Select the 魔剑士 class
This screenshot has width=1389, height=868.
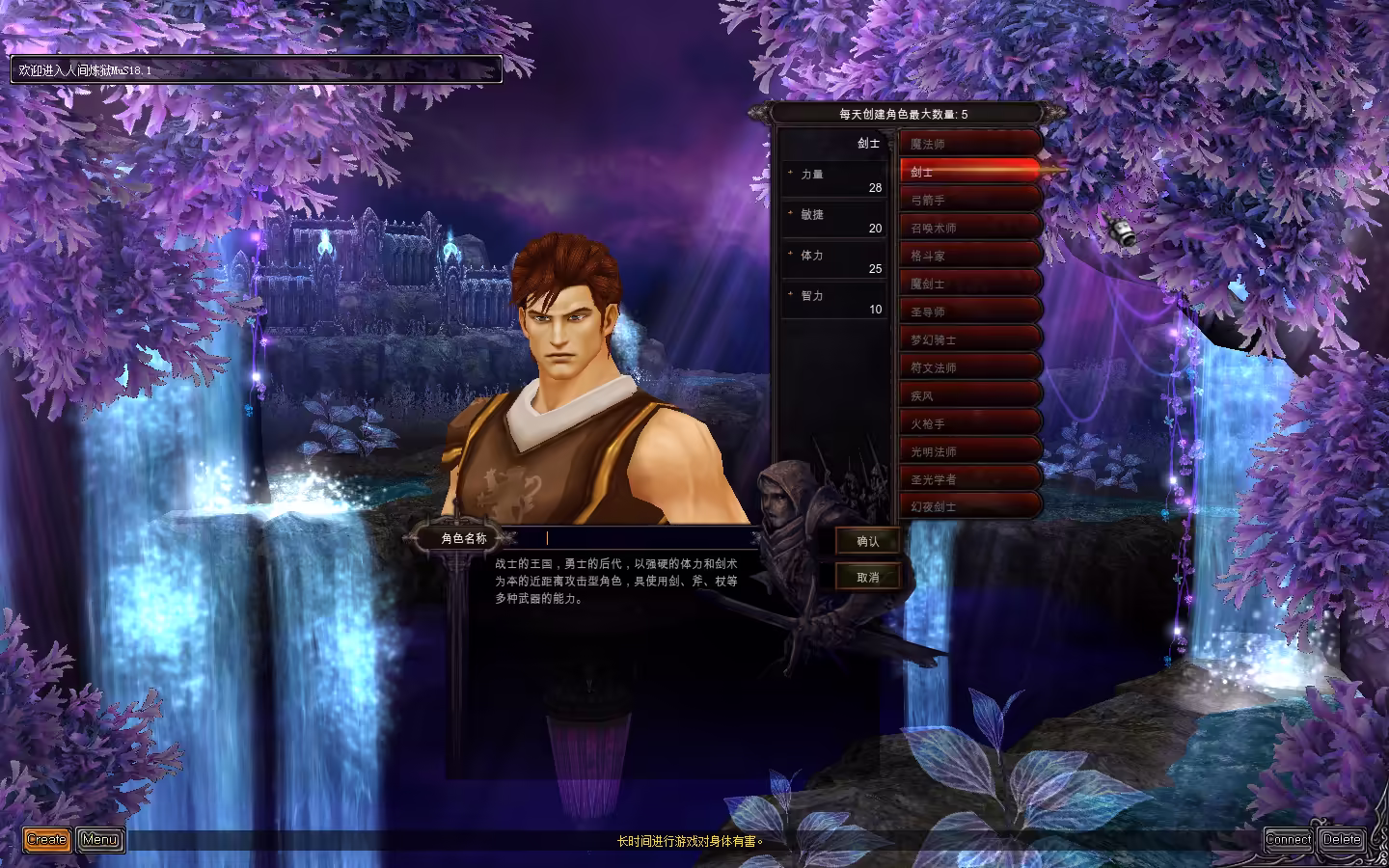tap(969, 284)
